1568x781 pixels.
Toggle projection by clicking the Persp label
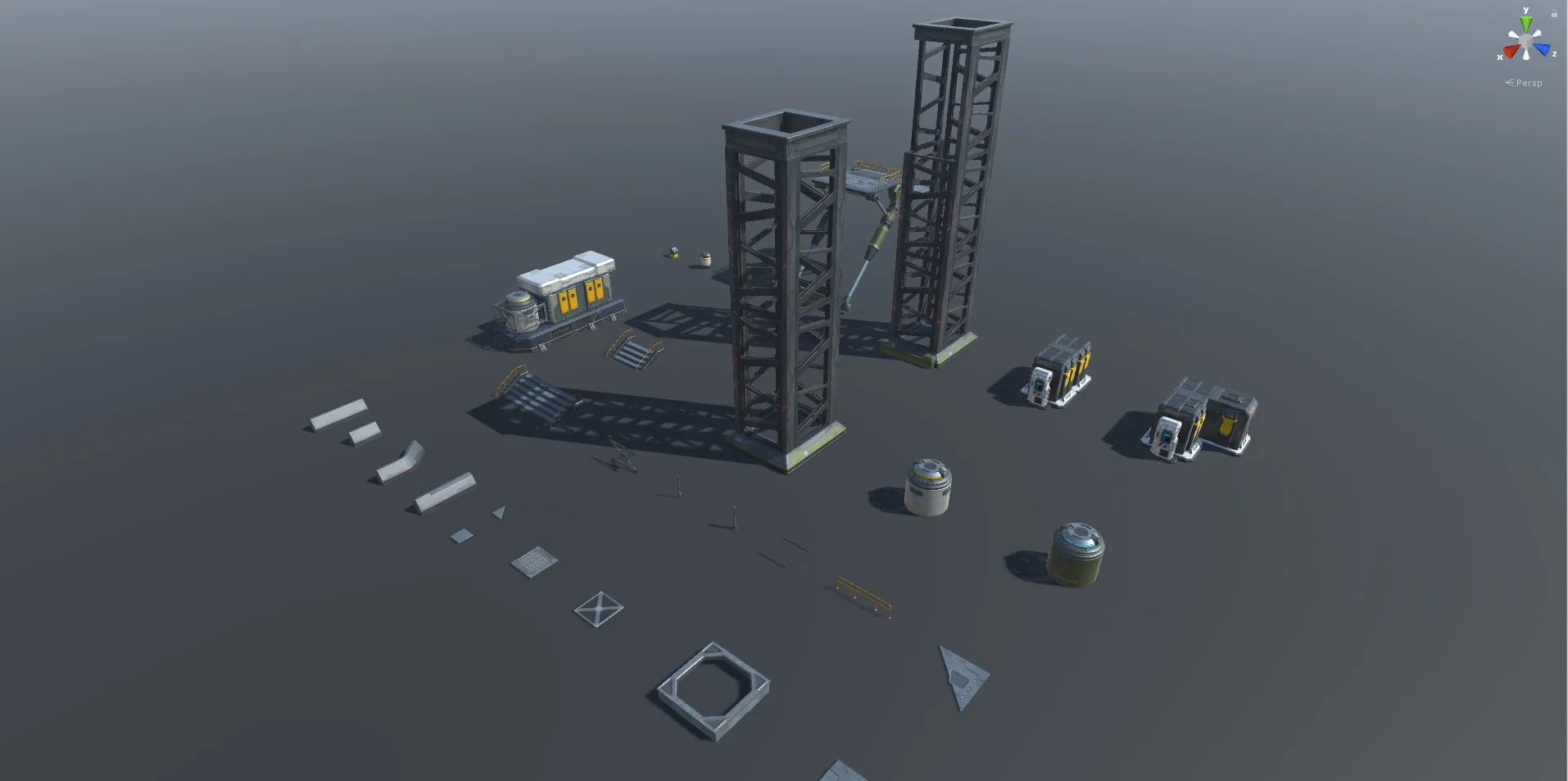pos(1527,82)
